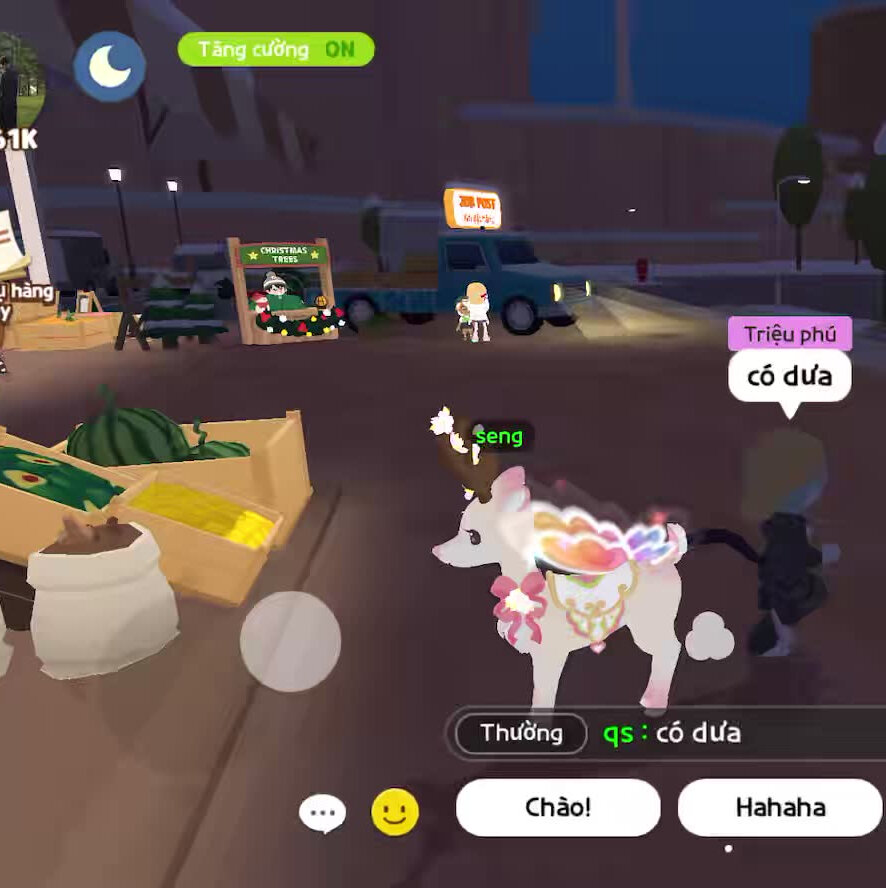This screenshot has height=888, width=886.
Task: Send the Chào! quick reply
Action: click(x=558, y=807)
